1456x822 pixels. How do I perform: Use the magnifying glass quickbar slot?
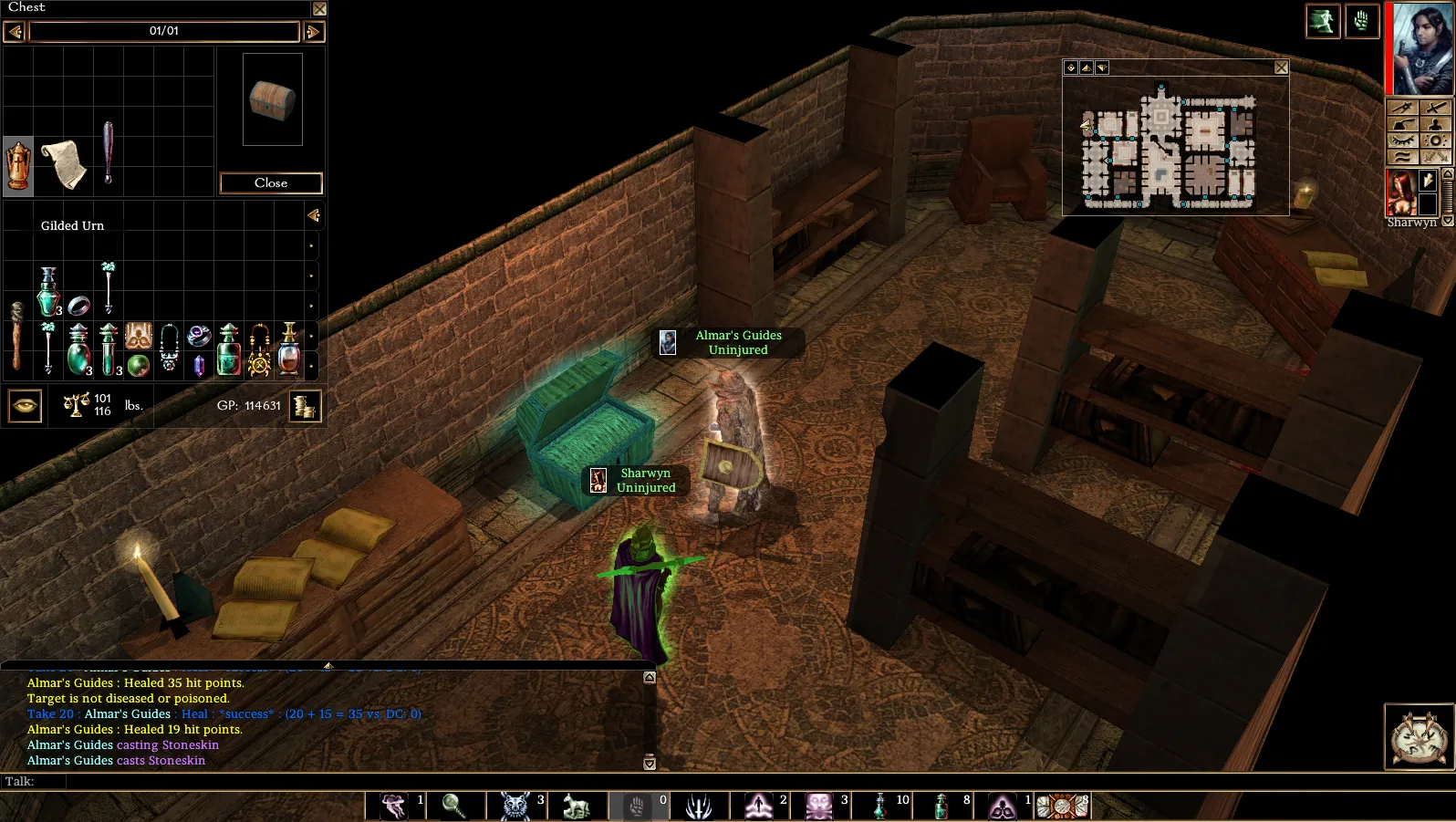coord(454,806)
